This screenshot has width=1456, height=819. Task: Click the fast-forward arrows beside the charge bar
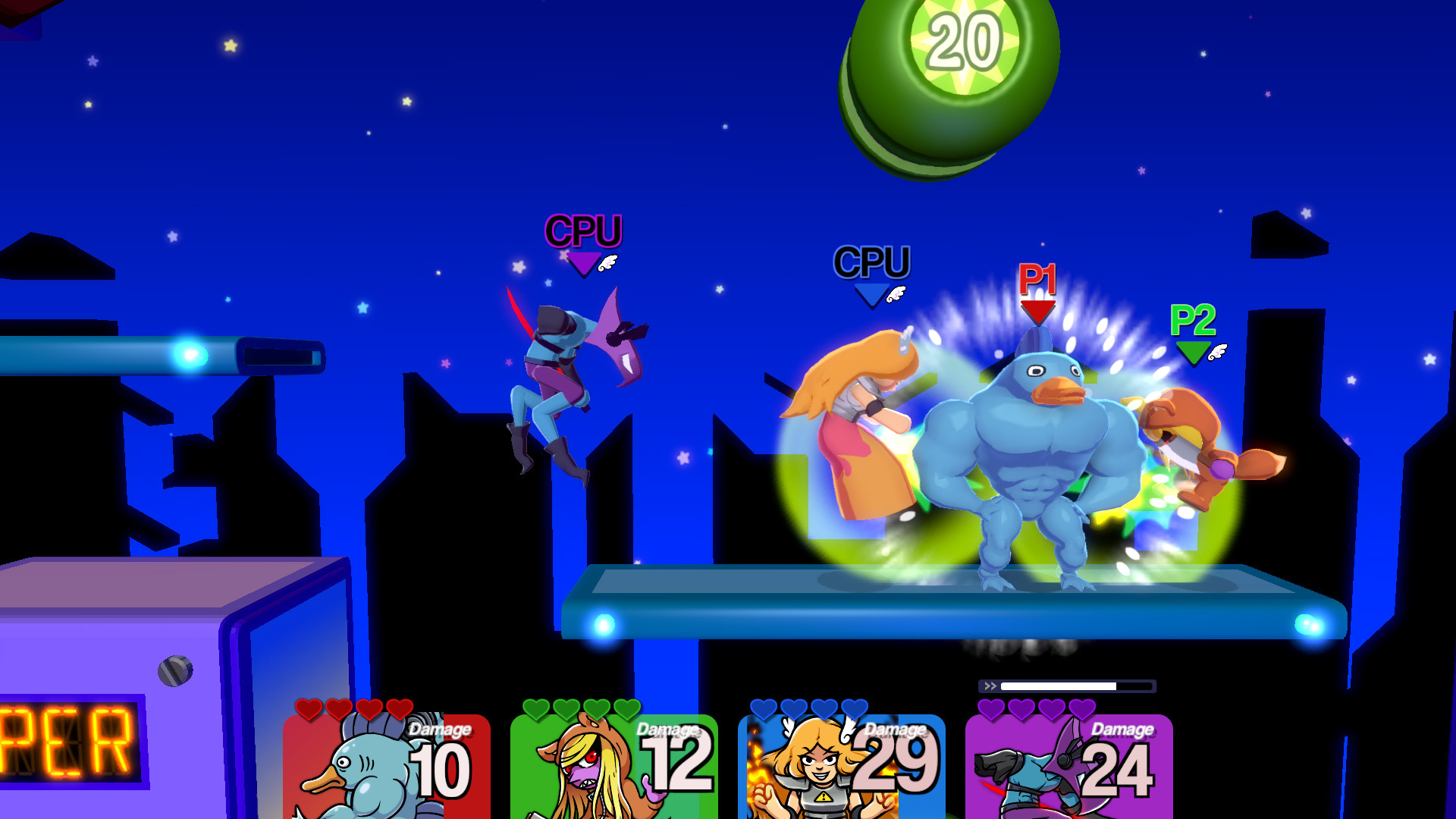(x=990, y=685)
